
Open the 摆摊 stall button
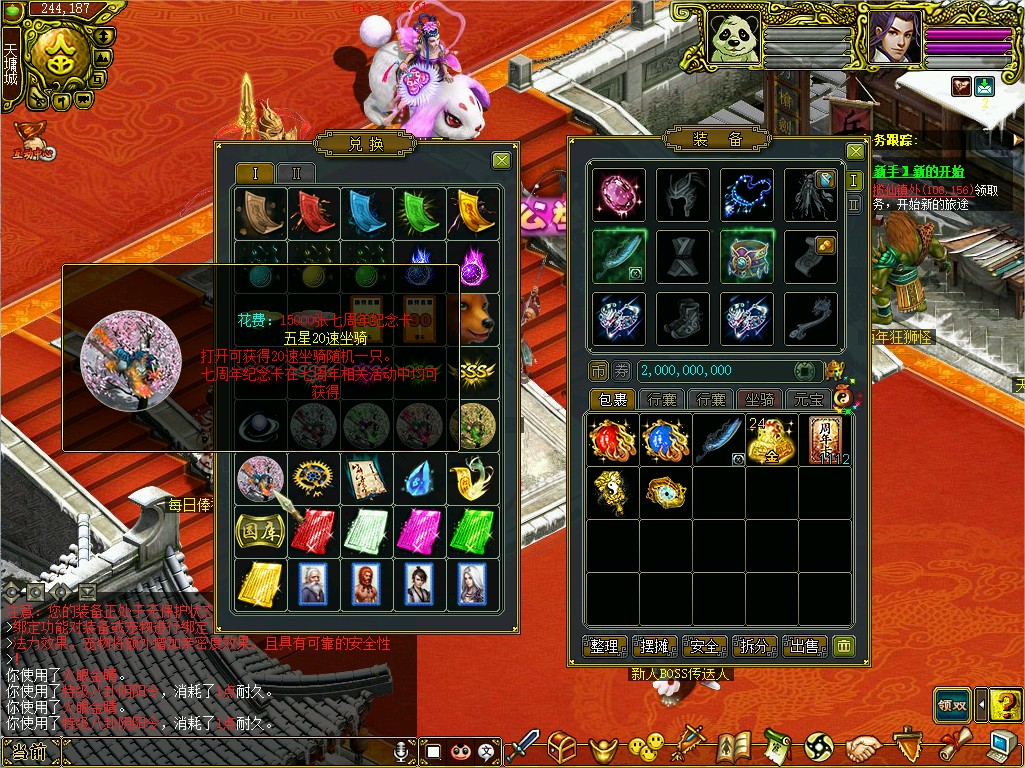tap(655, 647)
